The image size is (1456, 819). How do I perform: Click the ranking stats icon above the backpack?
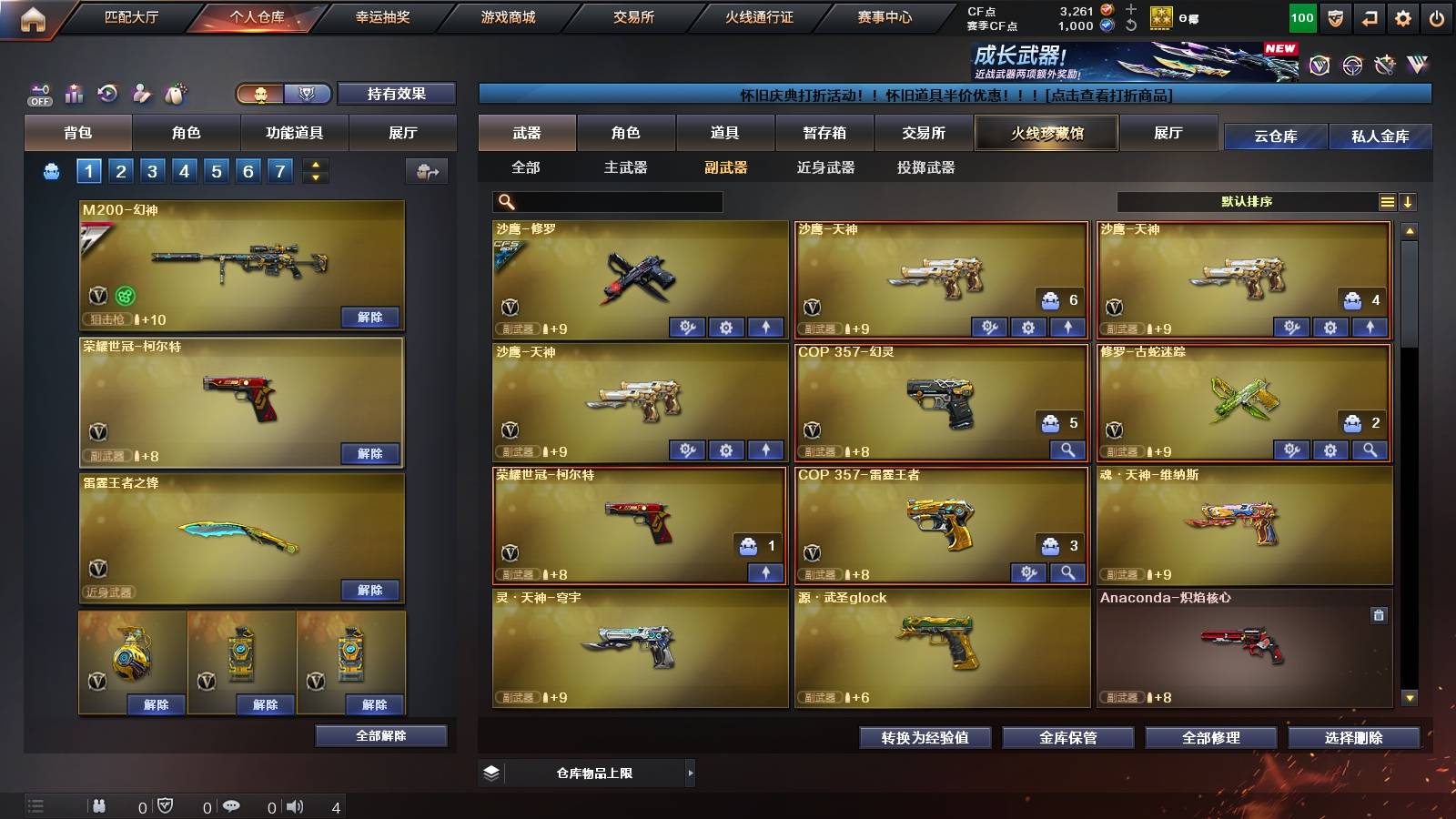pyautogui.click(x=74, y=93)
